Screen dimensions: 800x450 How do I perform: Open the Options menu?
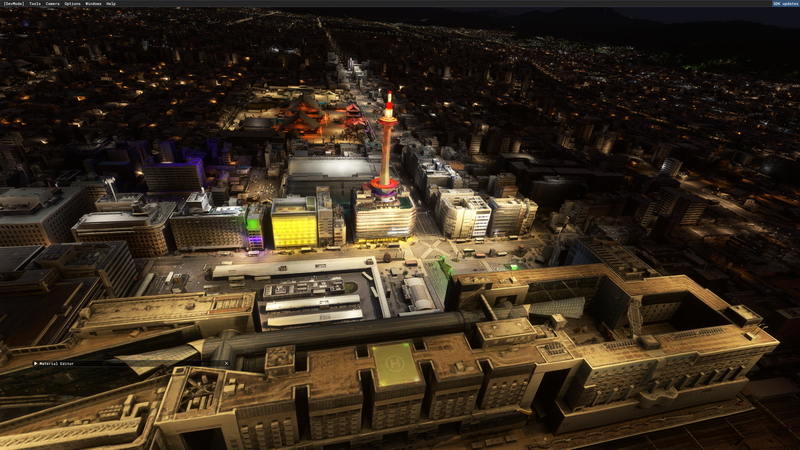point(73,4)
